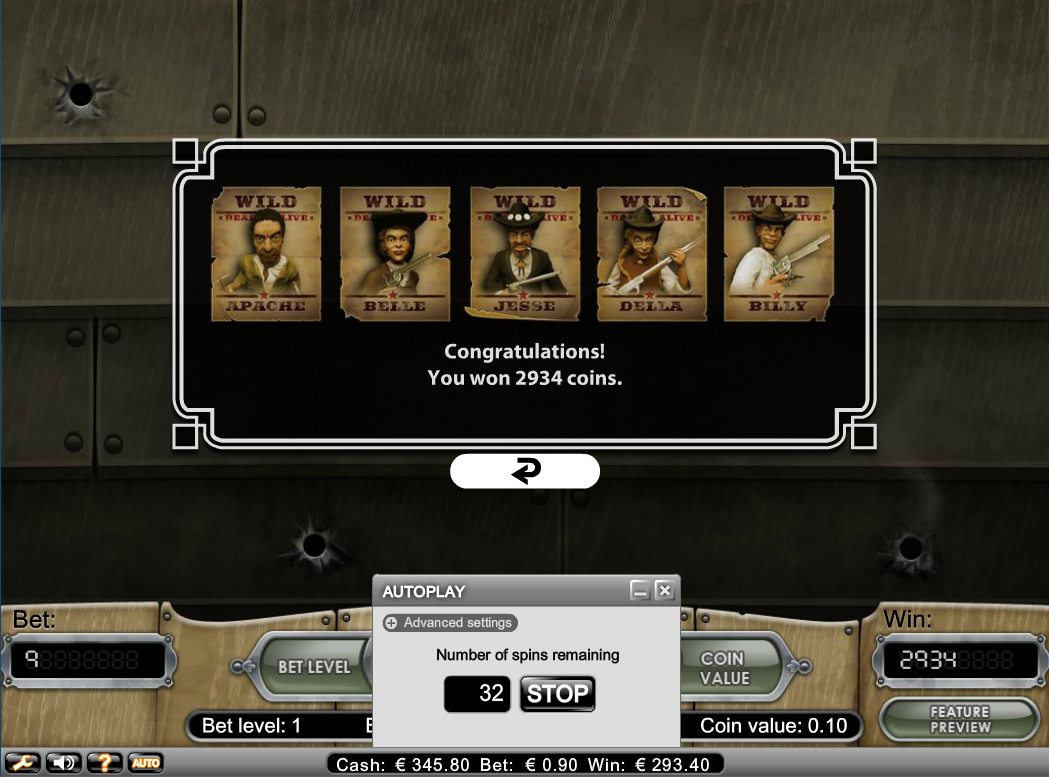Image resolution: width=1049 pixels, height=777 pixels.
Task: Stop the autoplay spins
Action: (557, 693)
